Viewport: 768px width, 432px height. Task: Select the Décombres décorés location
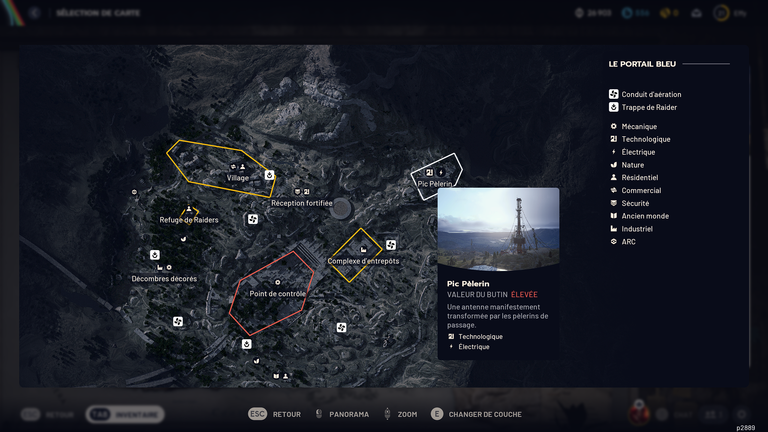pyautogui.click(x=164, y=278)
